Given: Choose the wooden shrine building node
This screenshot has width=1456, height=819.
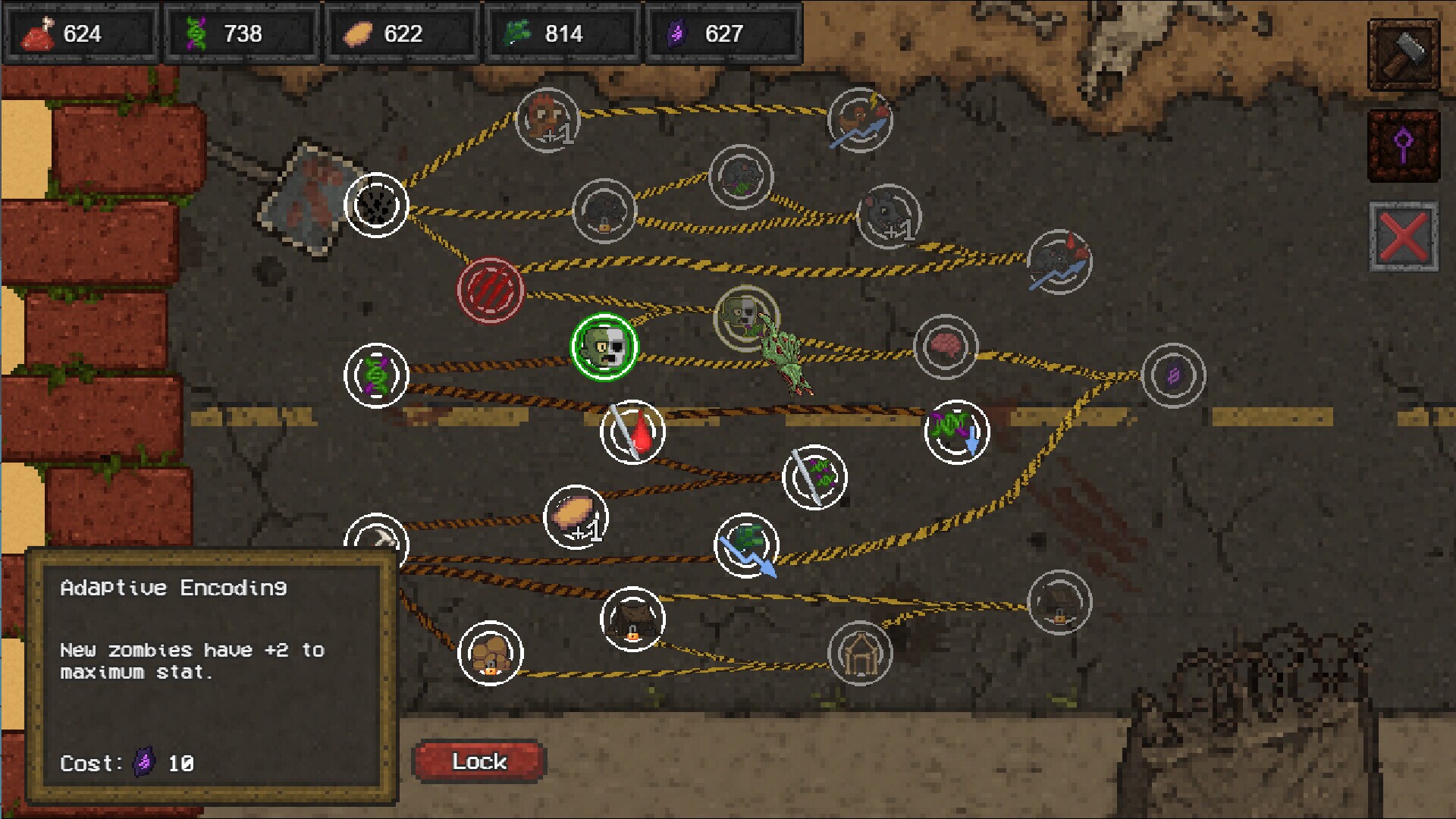Looking at the screenshot, I should coord(860,653).
